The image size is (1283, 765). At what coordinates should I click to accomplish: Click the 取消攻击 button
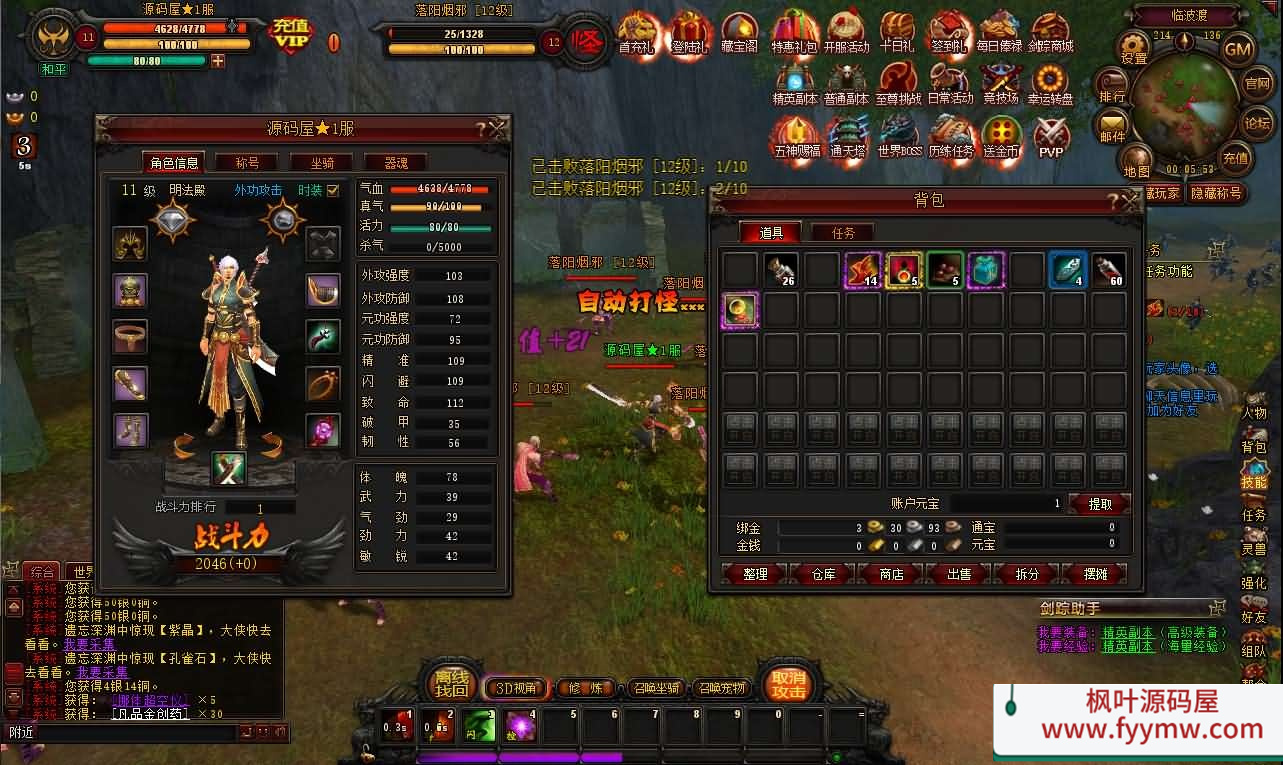point(787,683)
